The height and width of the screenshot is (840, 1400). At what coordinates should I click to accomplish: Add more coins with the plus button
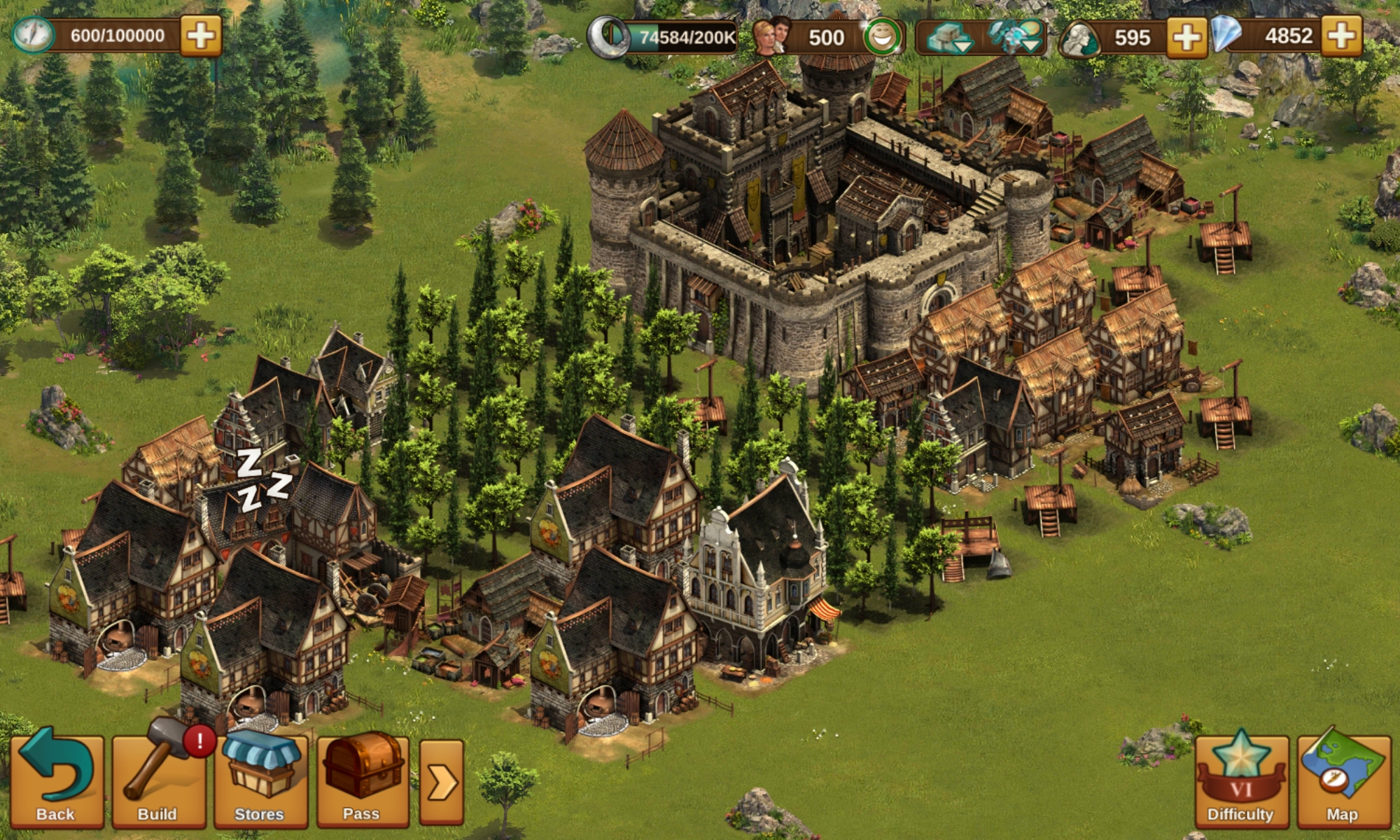click(x=1186, y=36)
